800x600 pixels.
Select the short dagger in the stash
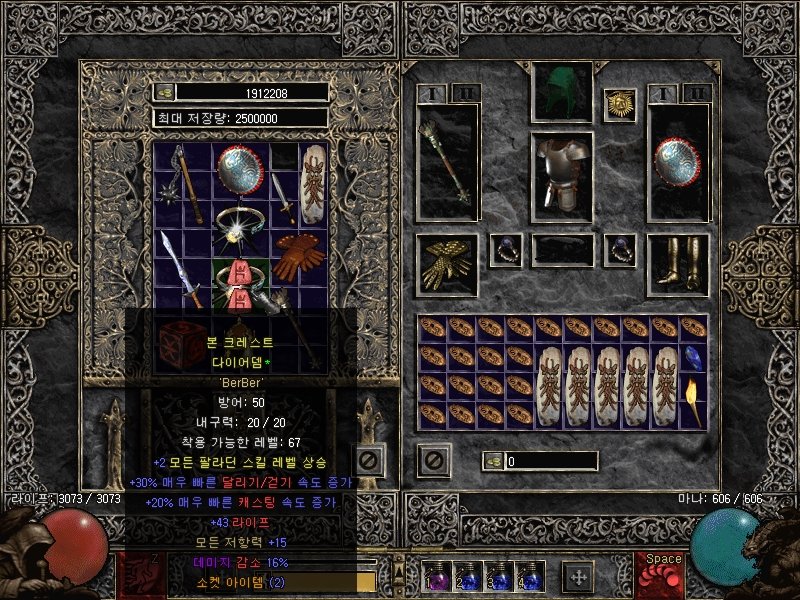[x=285, y=200]
